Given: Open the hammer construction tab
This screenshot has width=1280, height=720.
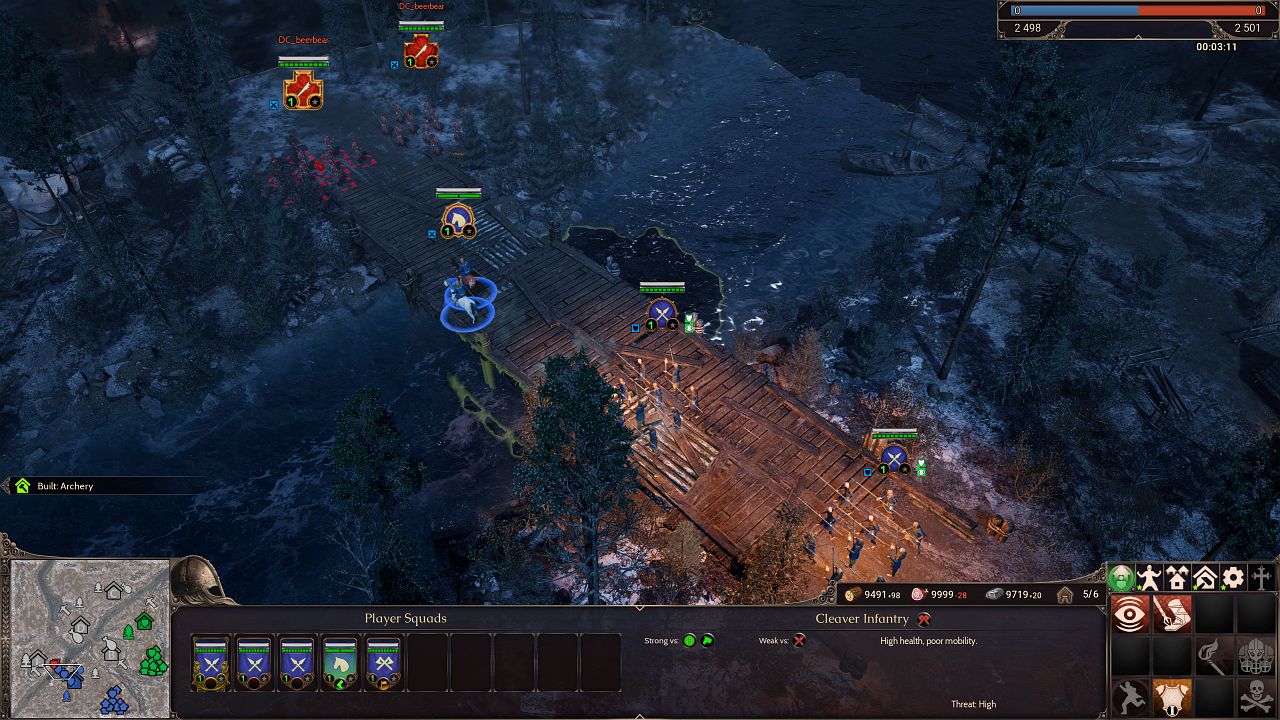Looking at the screenshot, I should pyautogui.click(x=1203, y=577).
